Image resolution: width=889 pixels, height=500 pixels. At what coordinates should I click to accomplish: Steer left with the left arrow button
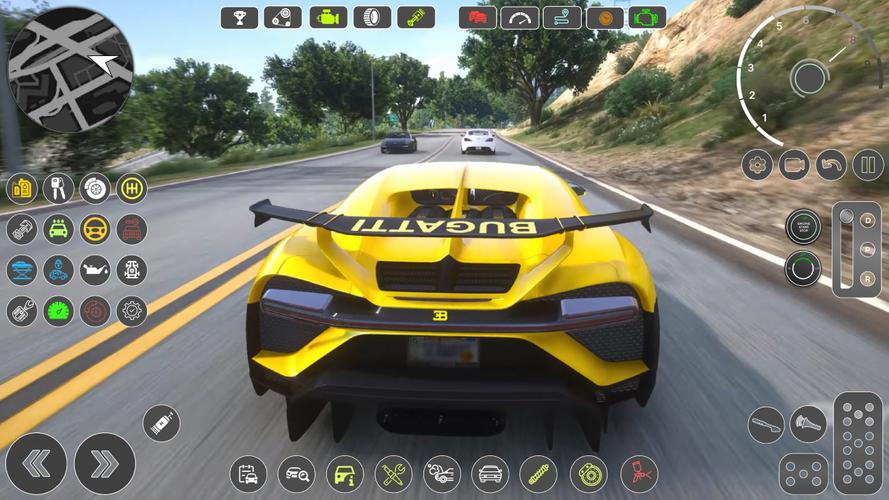click(x=36, y=463)
